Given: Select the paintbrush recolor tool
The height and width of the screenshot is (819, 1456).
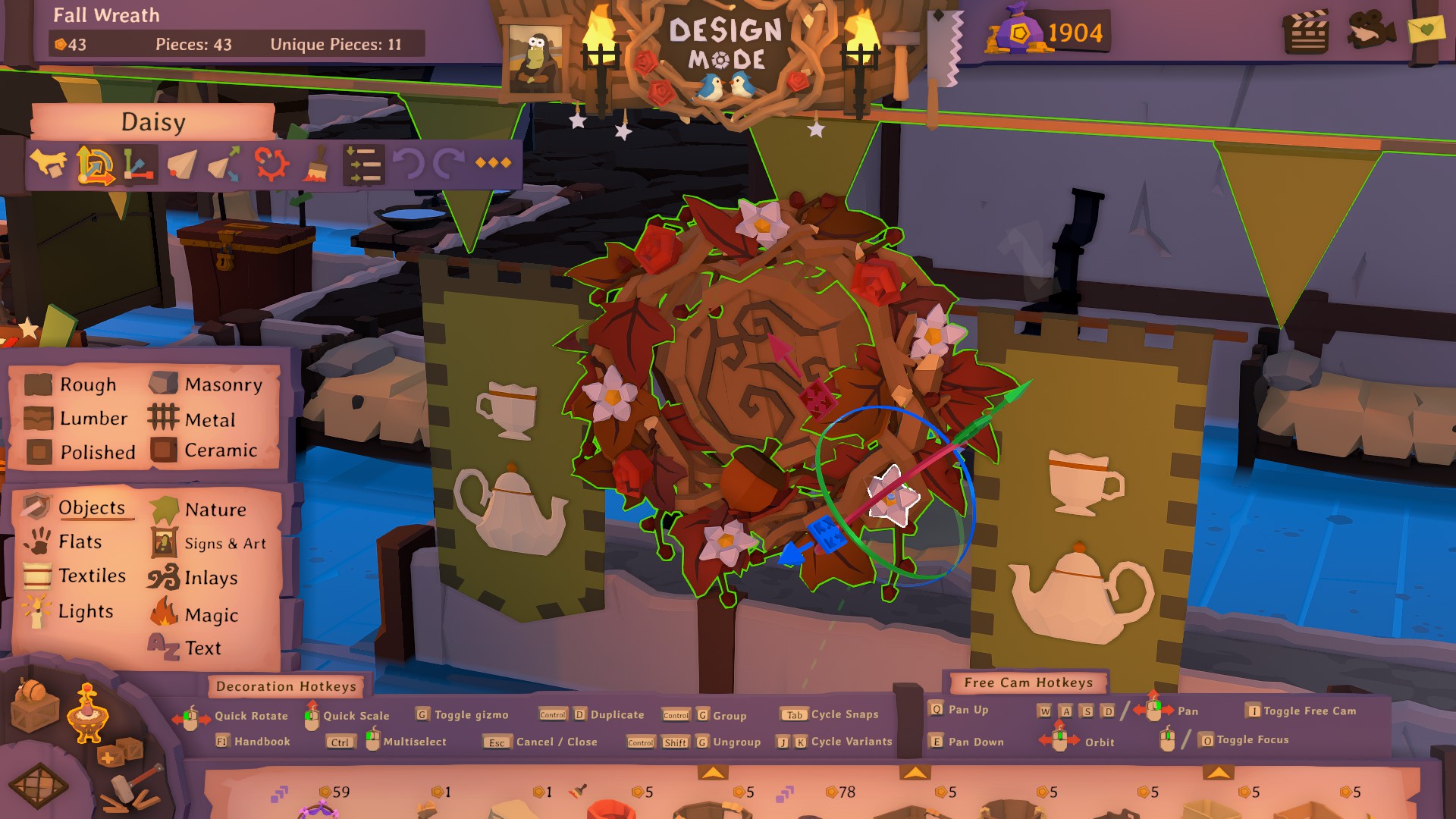Looking at the screenshot, I should coord(316,164).
